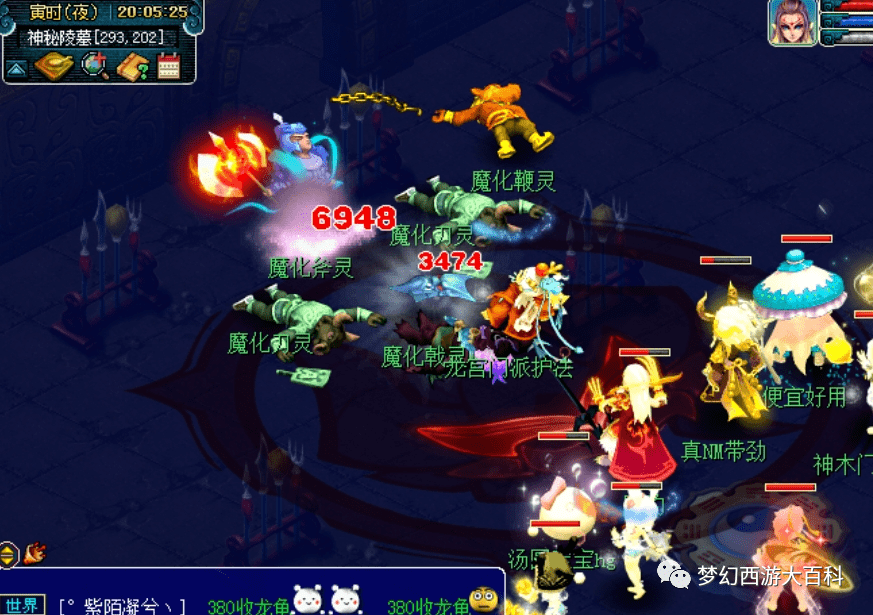Open the world map magnifier icon

click(x=95, y=66)
